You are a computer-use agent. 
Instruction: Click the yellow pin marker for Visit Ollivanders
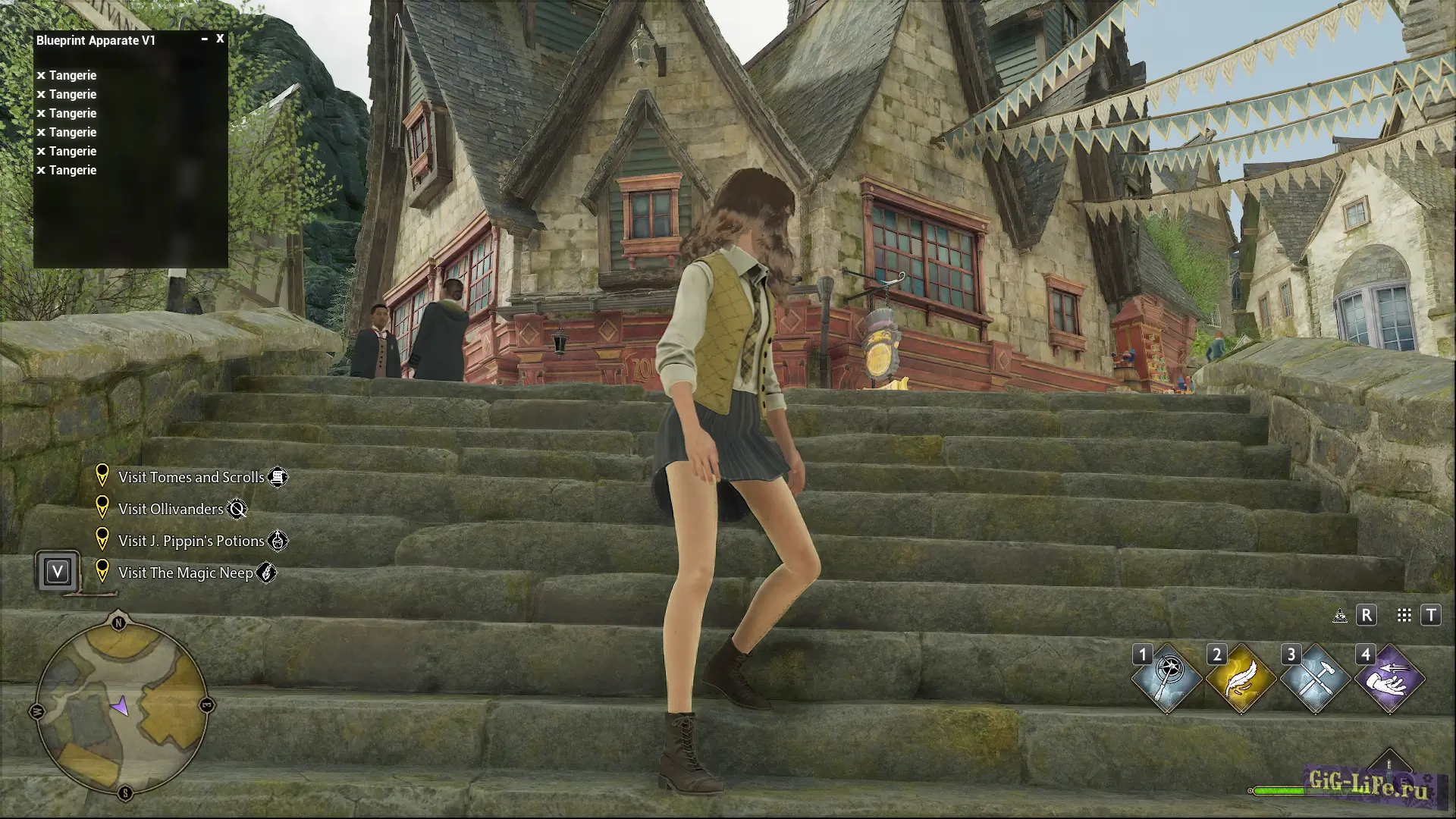click(103, 505)
